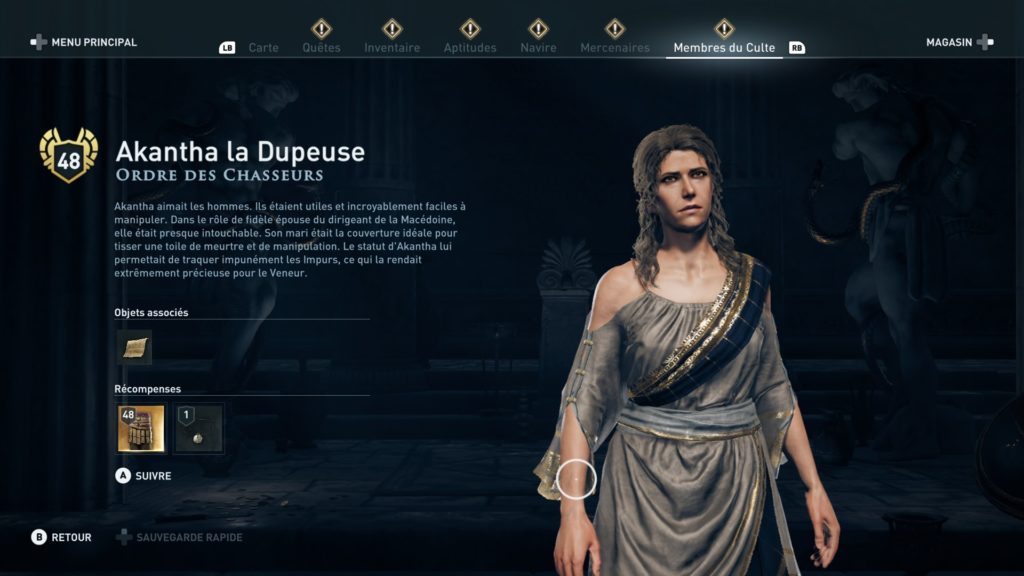Viewport: 1024px width, 576px height.
Task: Select the associated papyrus clue item
Action: pyautogui.click(x=134, y=347)
